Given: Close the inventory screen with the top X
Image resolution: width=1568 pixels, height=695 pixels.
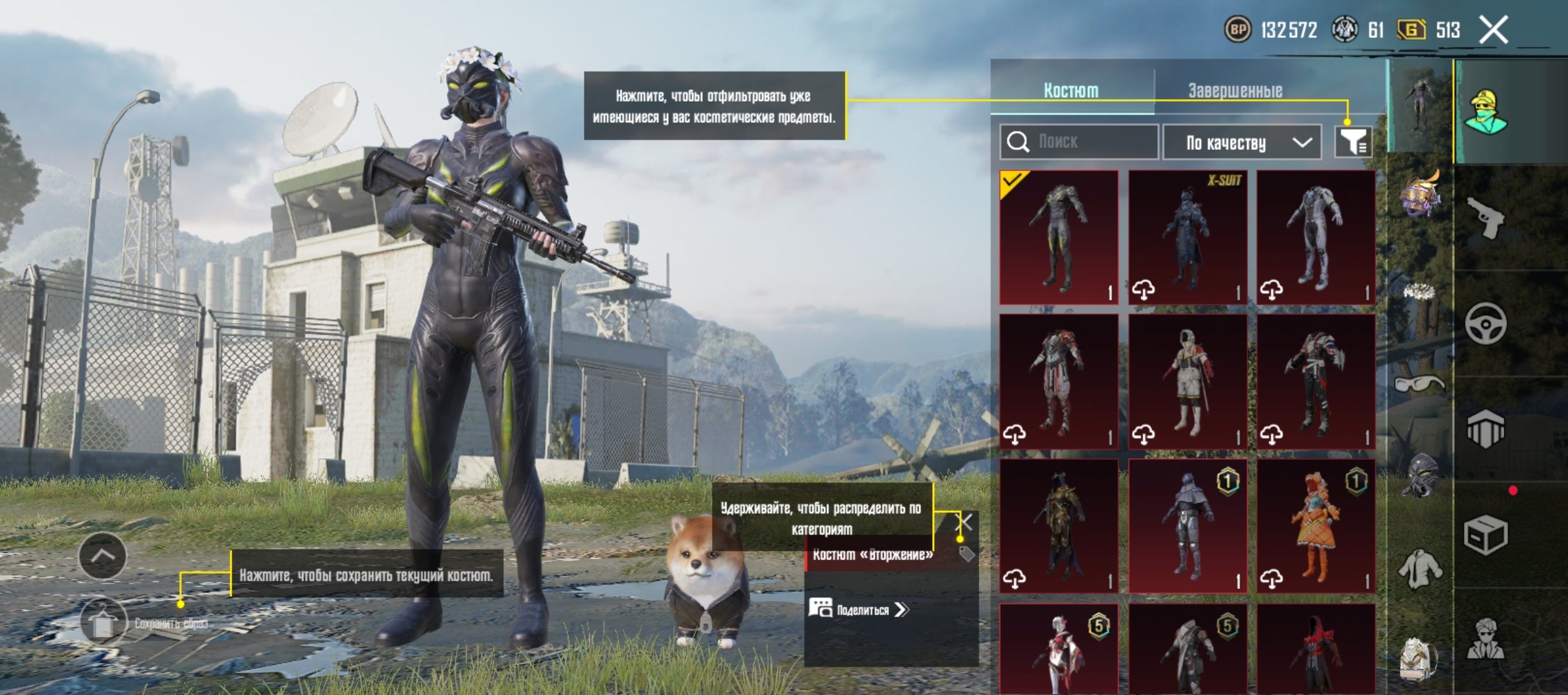Looking at the screenshot, I should [x=1493, y=30].
